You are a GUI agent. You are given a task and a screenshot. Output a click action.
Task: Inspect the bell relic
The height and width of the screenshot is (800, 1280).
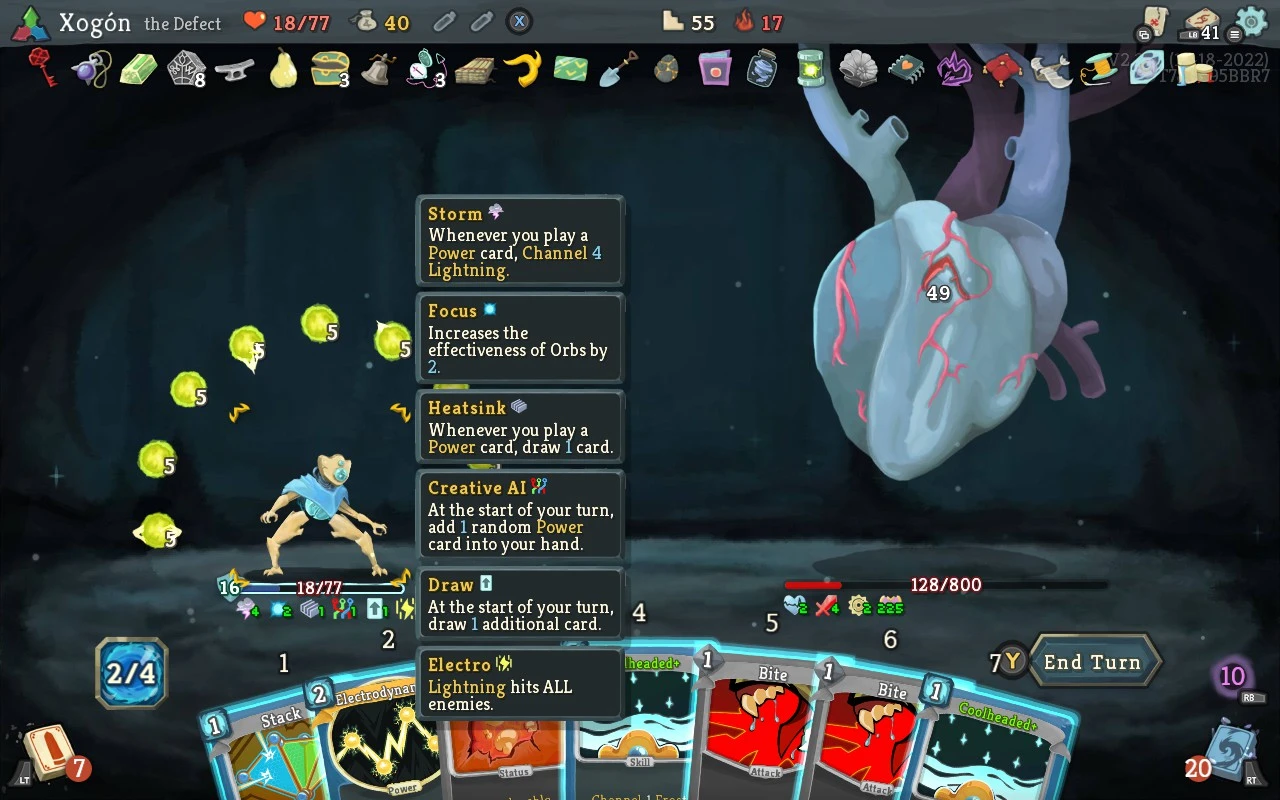point(377,69)
